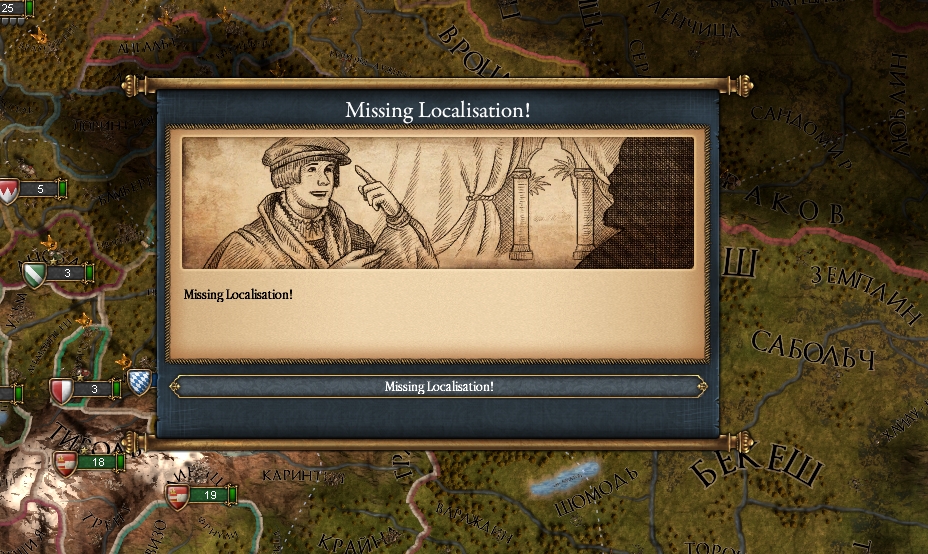The height and width of the screenshot is (554, 928).
Task: Click the blue-white lozenge Bavarian shield
Action: pyautogui.click(x=140, y=381)
